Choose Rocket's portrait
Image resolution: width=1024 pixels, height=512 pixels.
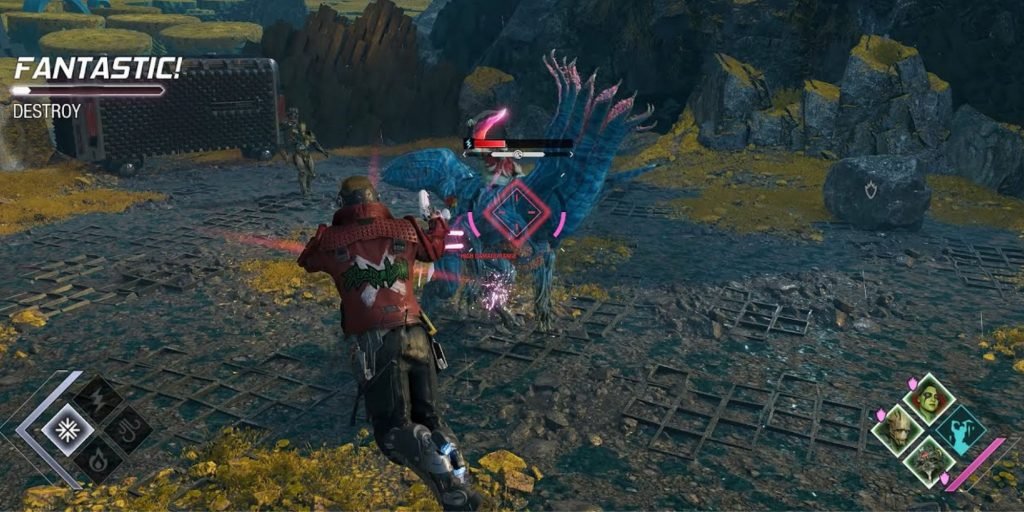(928, 462)
